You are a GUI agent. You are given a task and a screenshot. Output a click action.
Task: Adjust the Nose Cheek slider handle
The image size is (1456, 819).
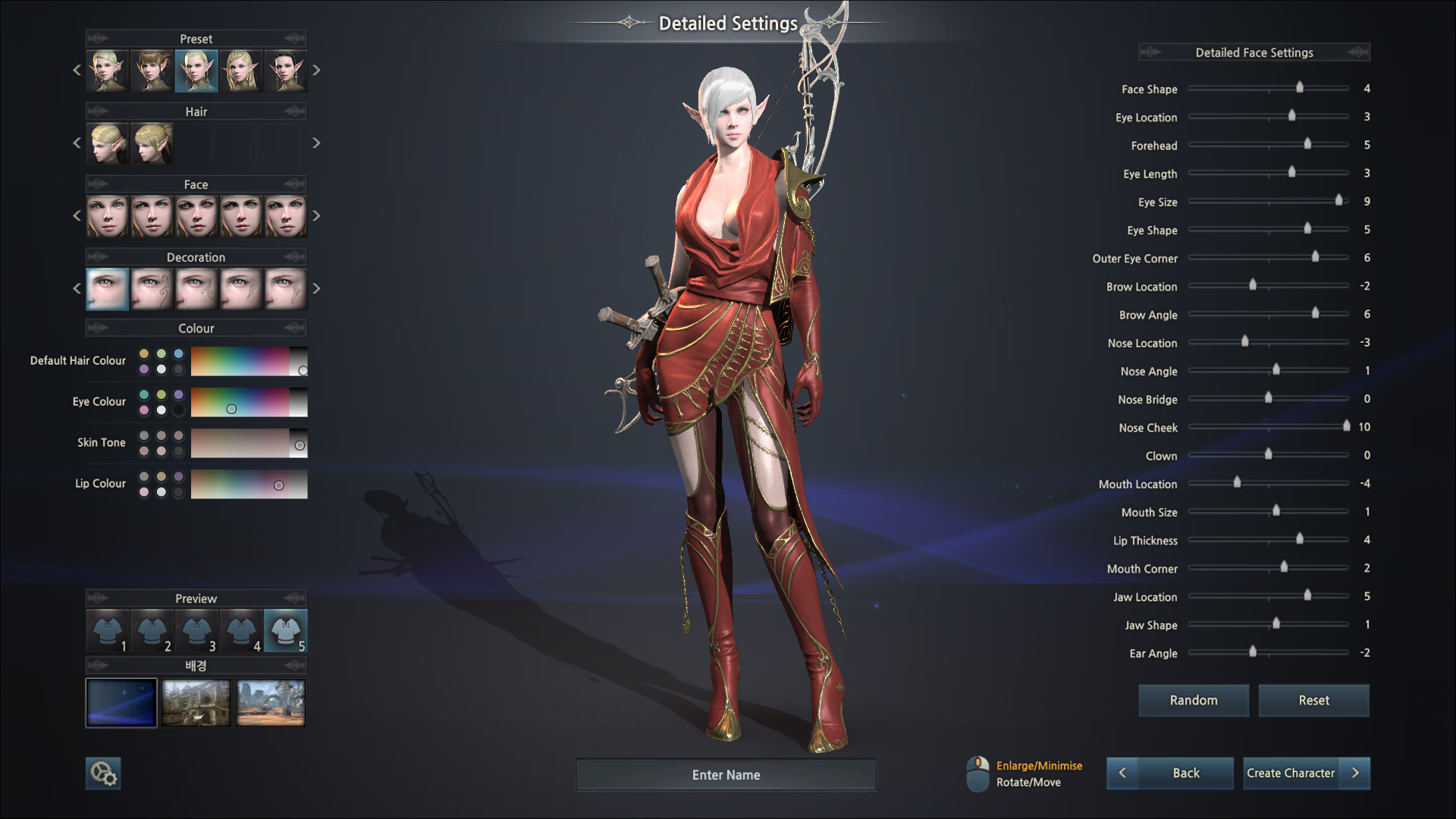click(x=1346, y=426)
